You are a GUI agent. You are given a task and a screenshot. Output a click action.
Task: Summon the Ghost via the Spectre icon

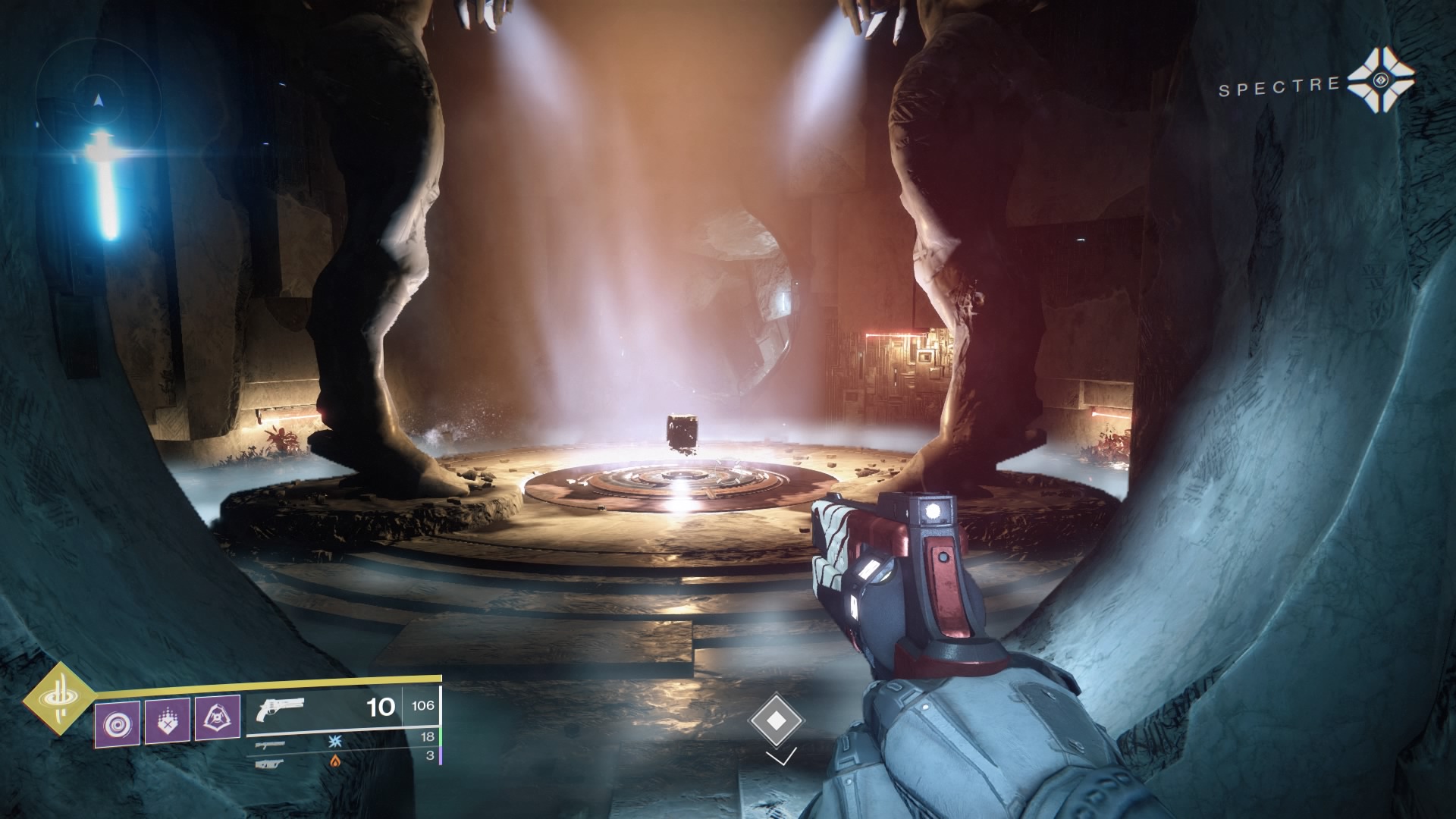coord(1380,83)
